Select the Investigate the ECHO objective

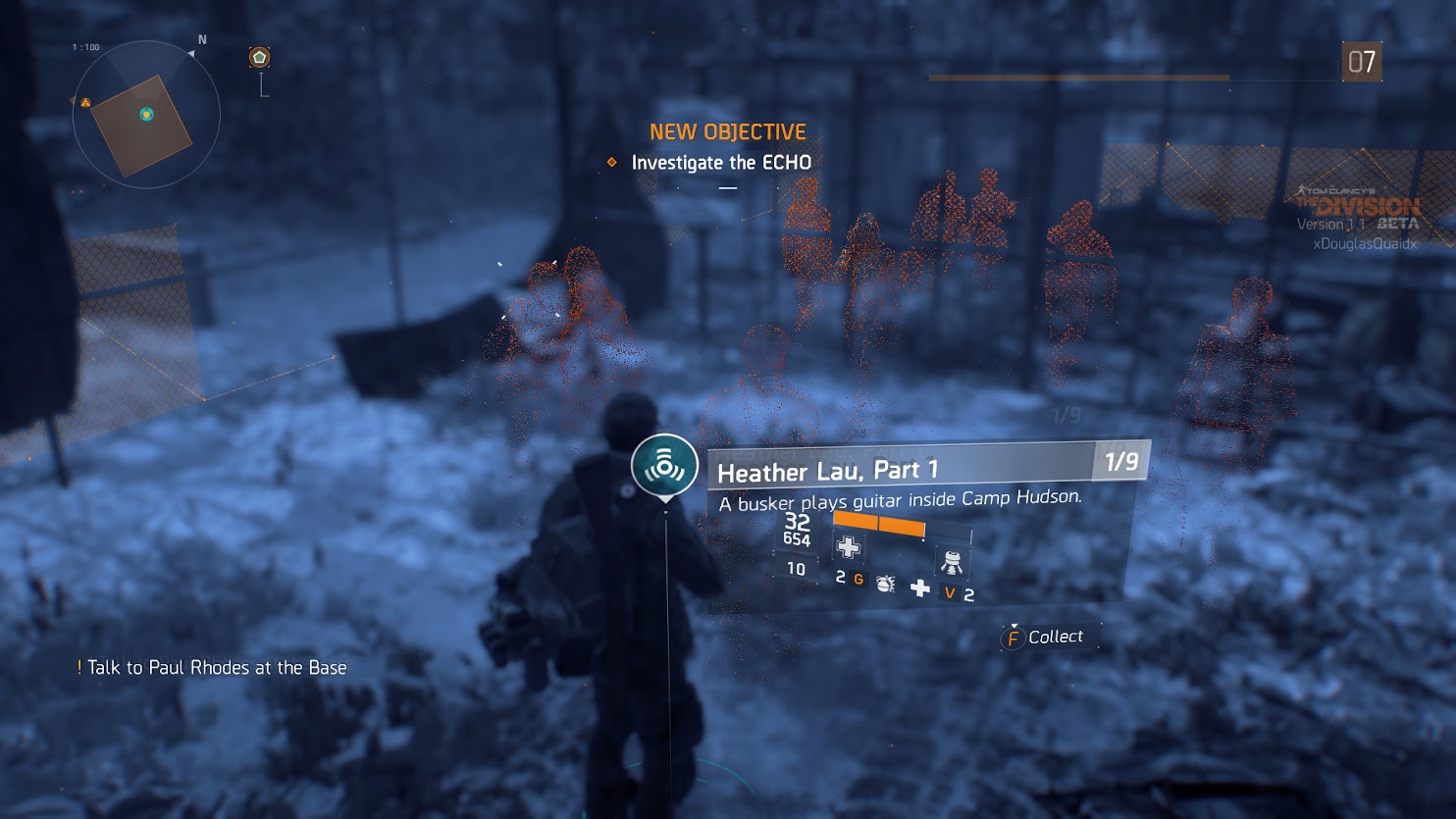pyautogui.click(x=720, y=163)
